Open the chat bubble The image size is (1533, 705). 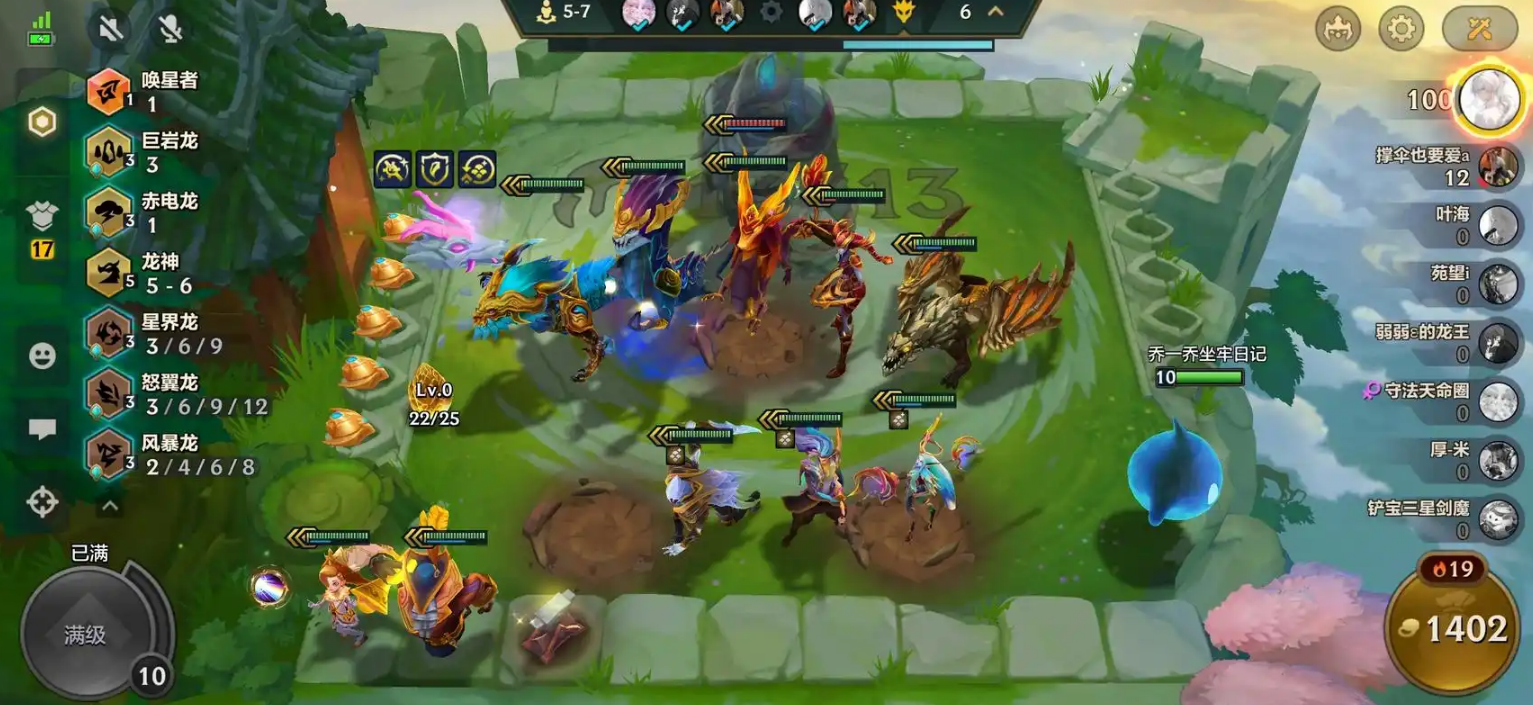click(x=42, y=429)
